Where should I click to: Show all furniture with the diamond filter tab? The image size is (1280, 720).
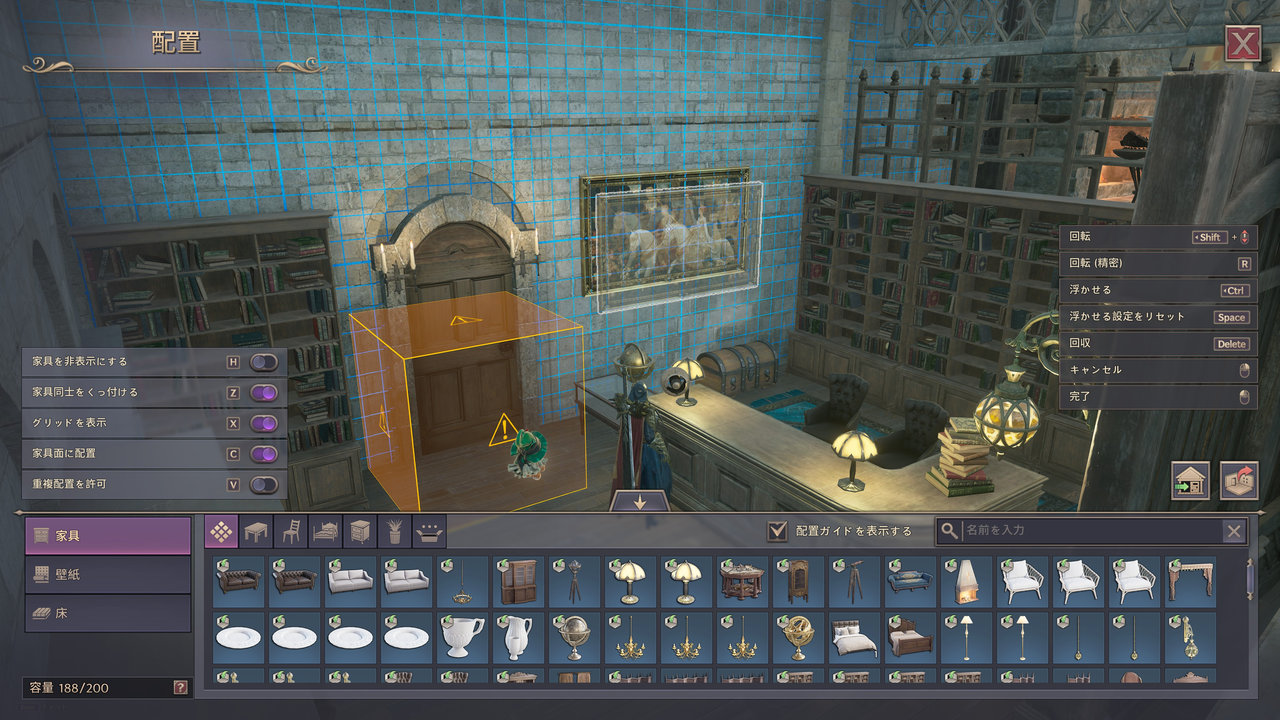tap(222, 531)
